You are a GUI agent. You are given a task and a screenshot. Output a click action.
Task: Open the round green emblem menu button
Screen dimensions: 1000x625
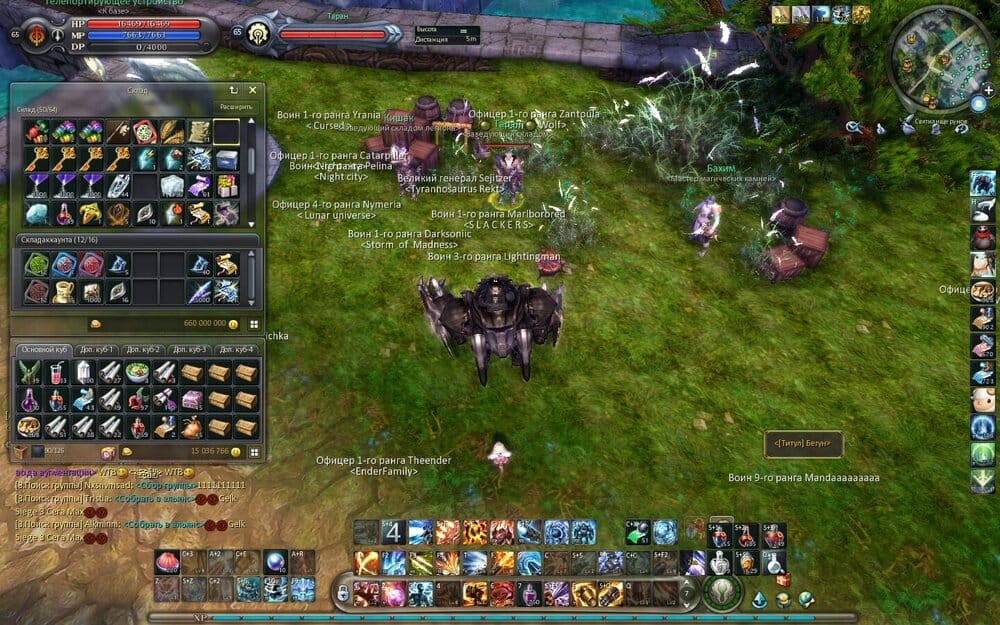719,592
